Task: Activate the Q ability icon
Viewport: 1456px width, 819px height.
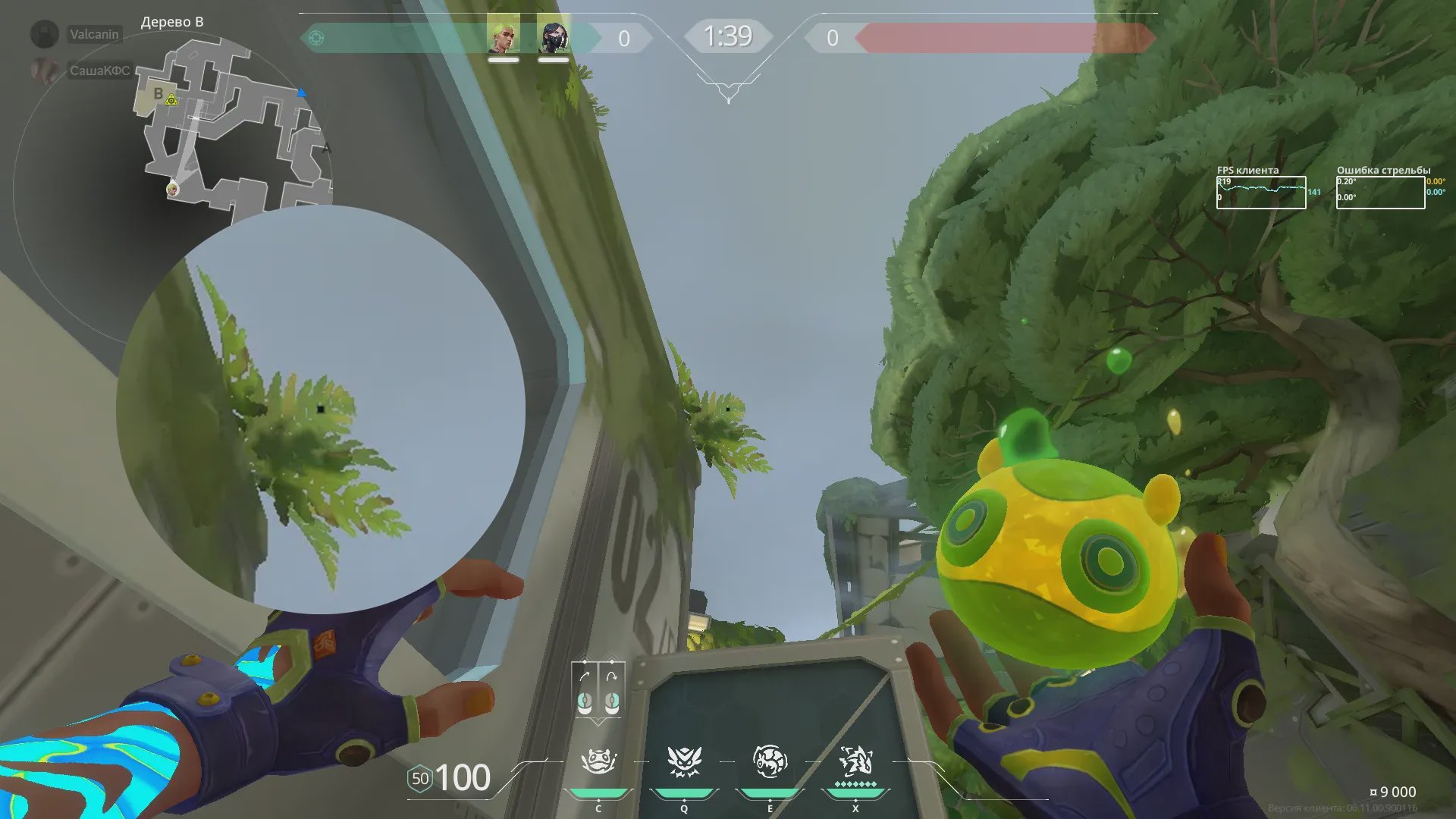Action: [683, 761]
